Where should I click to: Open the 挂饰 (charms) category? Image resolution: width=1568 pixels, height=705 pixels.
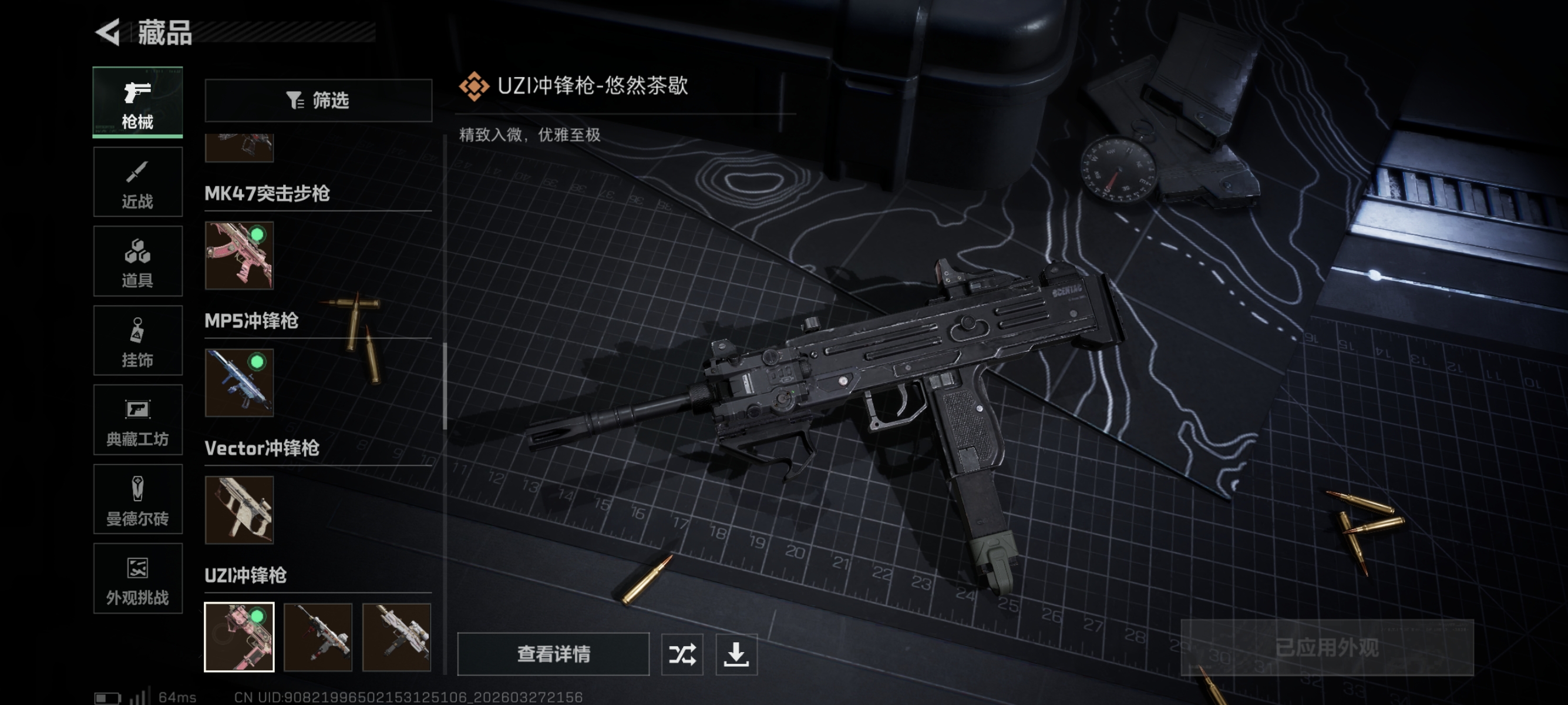[137, 340]
